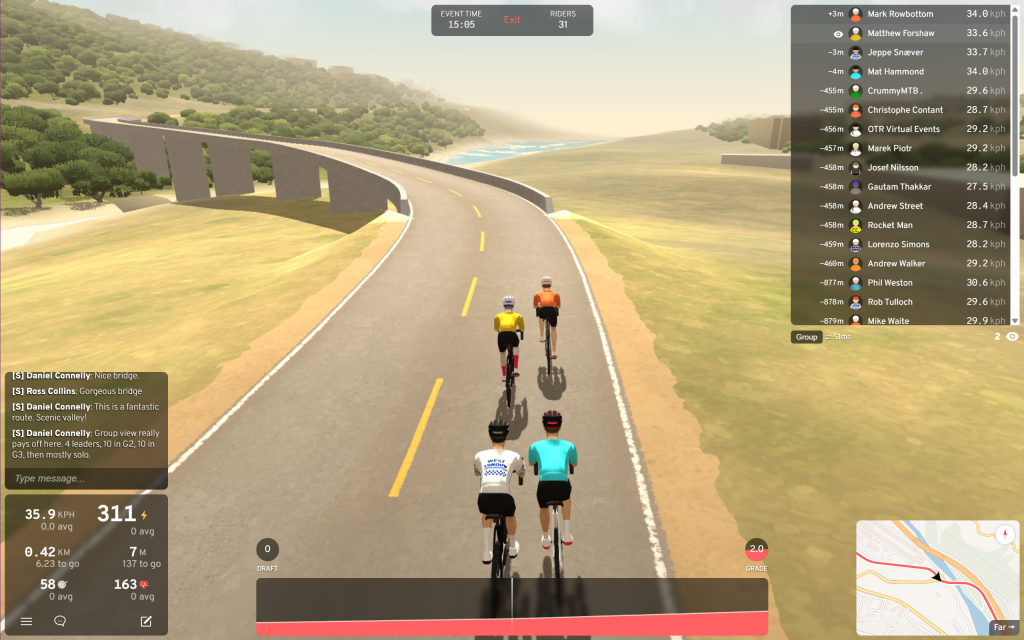Toggle the chat speech bubble icon
1024x640 pixels.
[60, 621]
